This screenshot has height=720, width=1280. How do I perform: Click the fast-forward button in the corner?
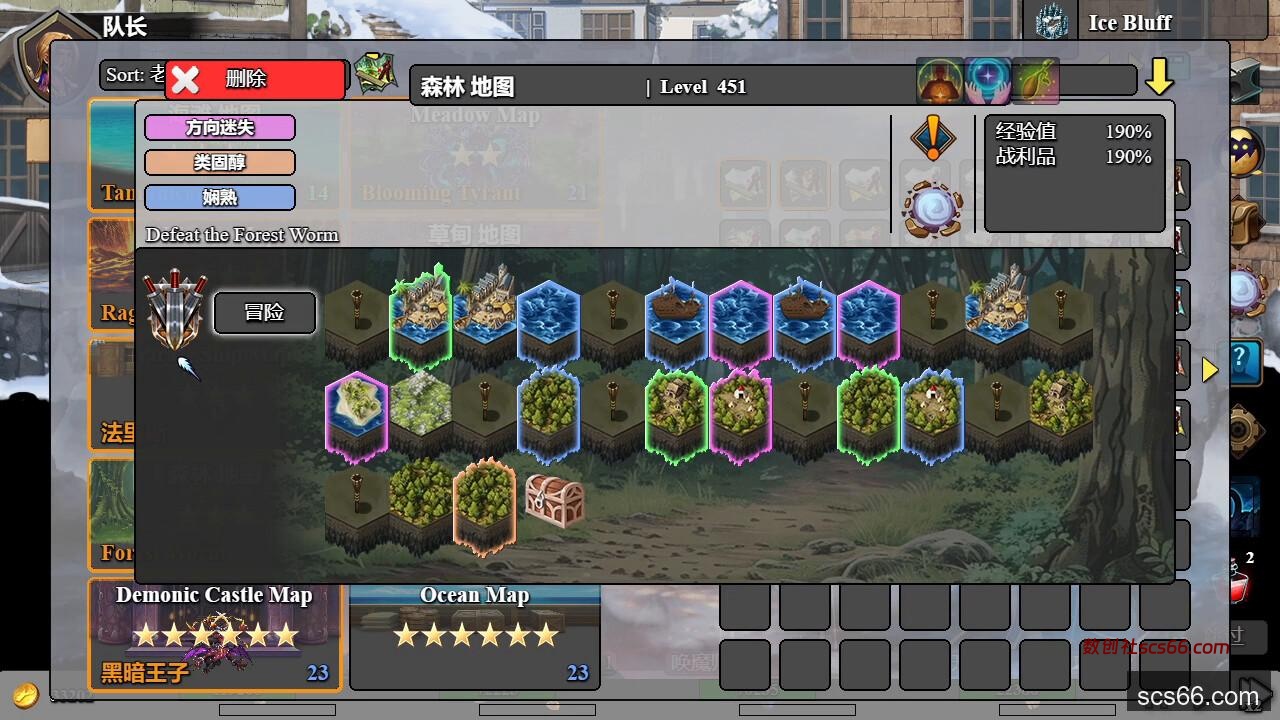tap(1255, 694)
